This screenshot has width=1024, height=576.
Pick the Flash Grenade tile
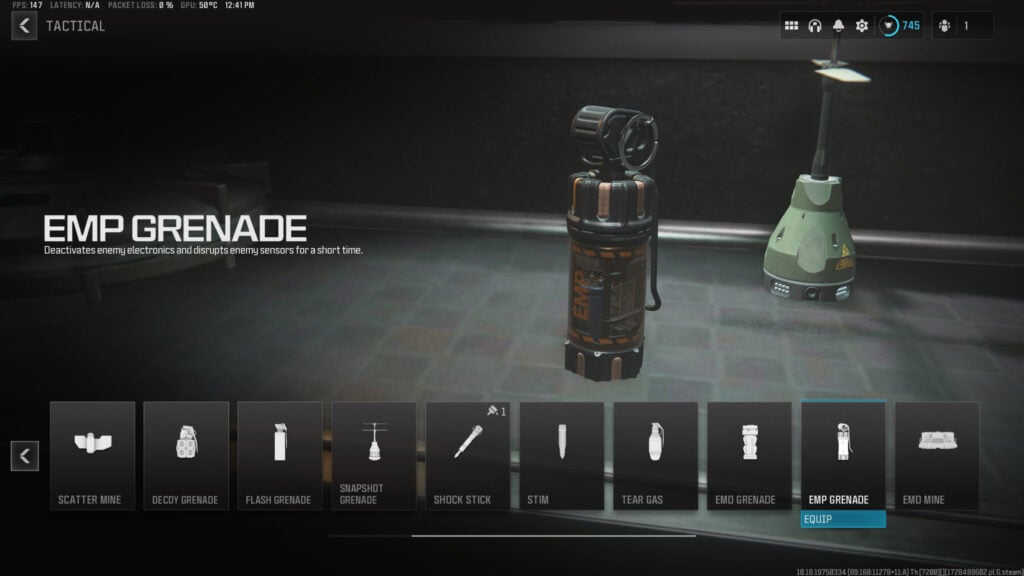[x=280, y=455]
